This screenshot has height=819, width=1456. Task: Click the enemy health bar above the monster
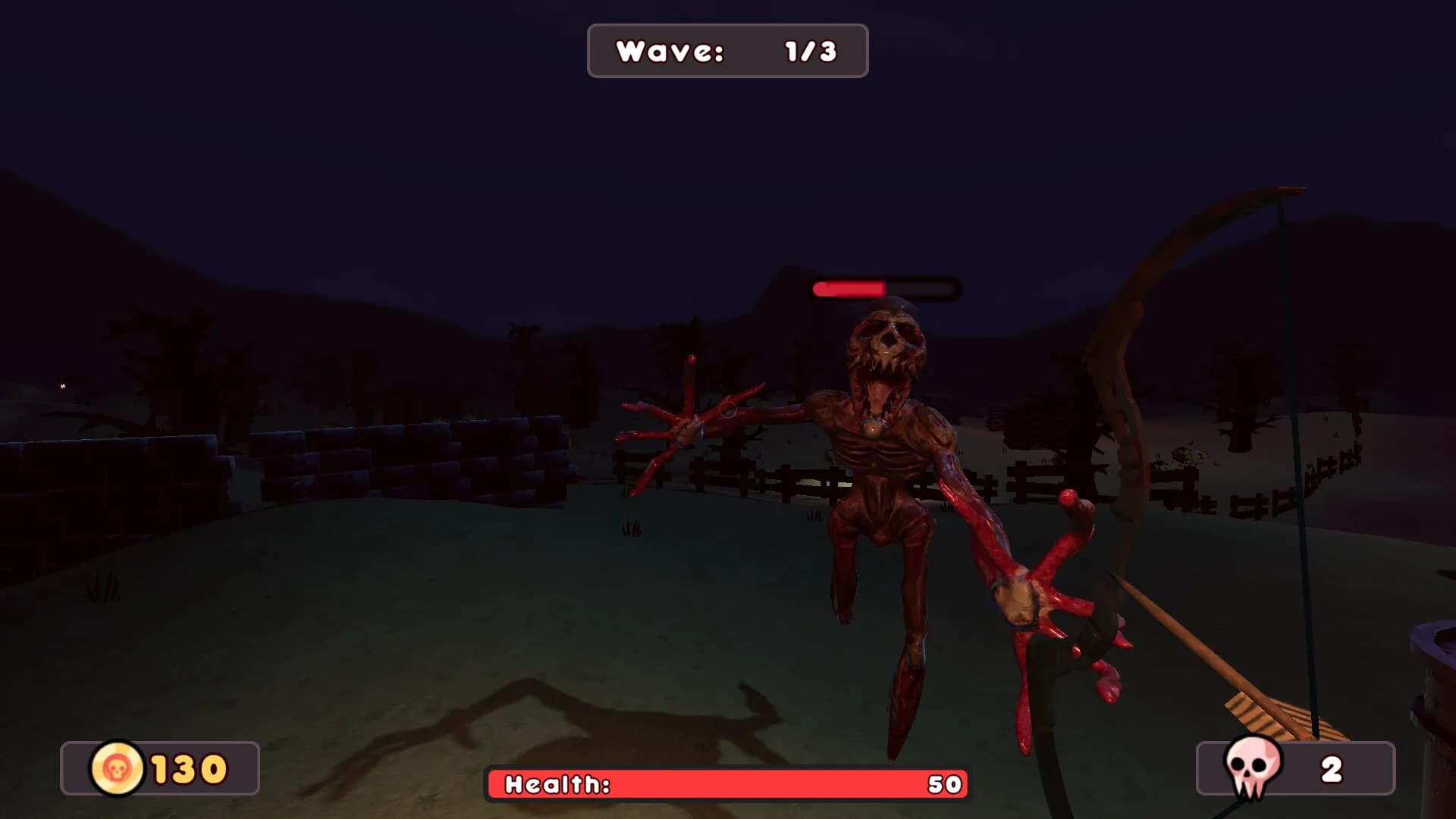(883, 288)
